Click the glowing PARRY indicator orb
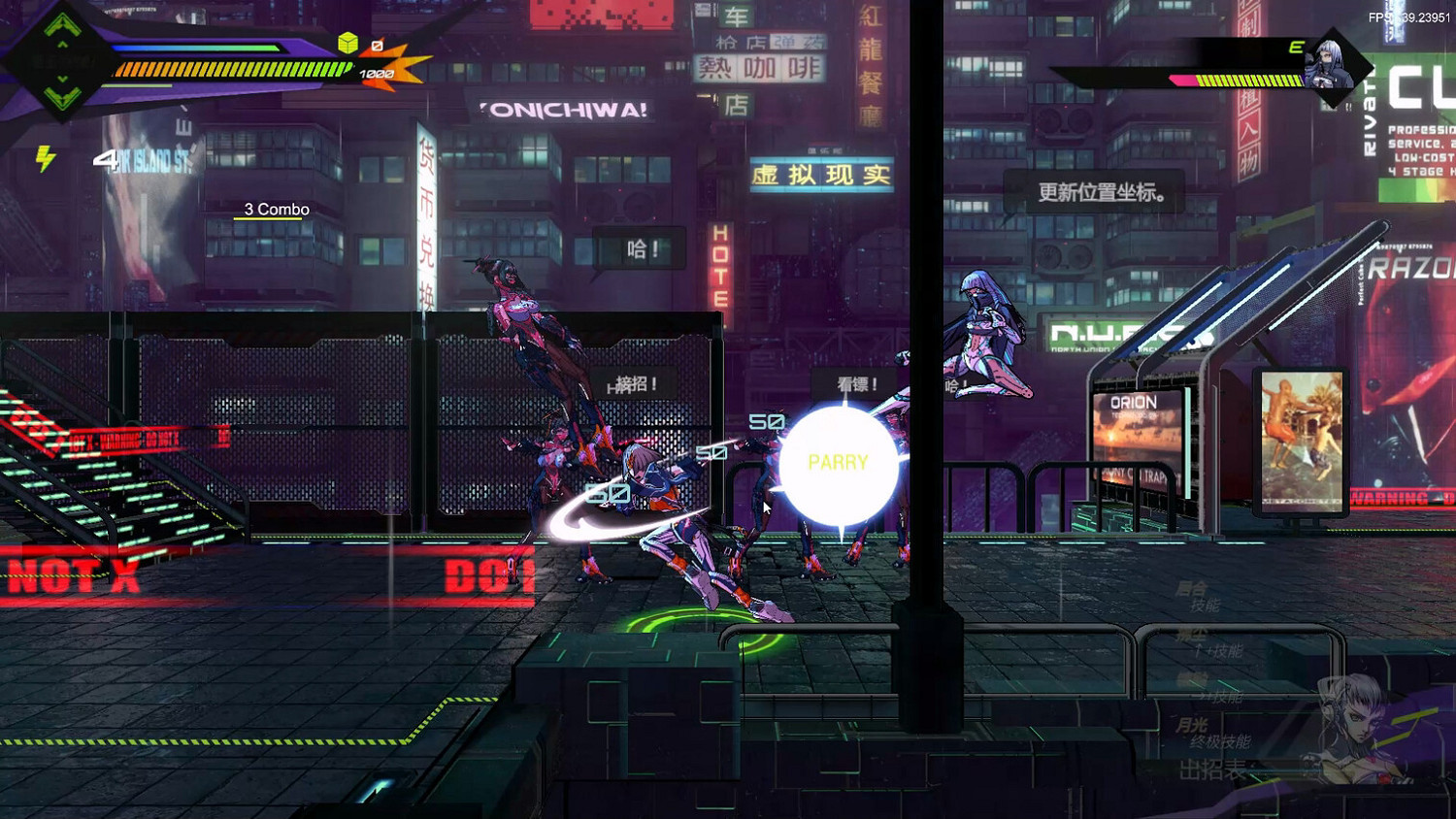1456x819 pixels. tap(838, 463)
